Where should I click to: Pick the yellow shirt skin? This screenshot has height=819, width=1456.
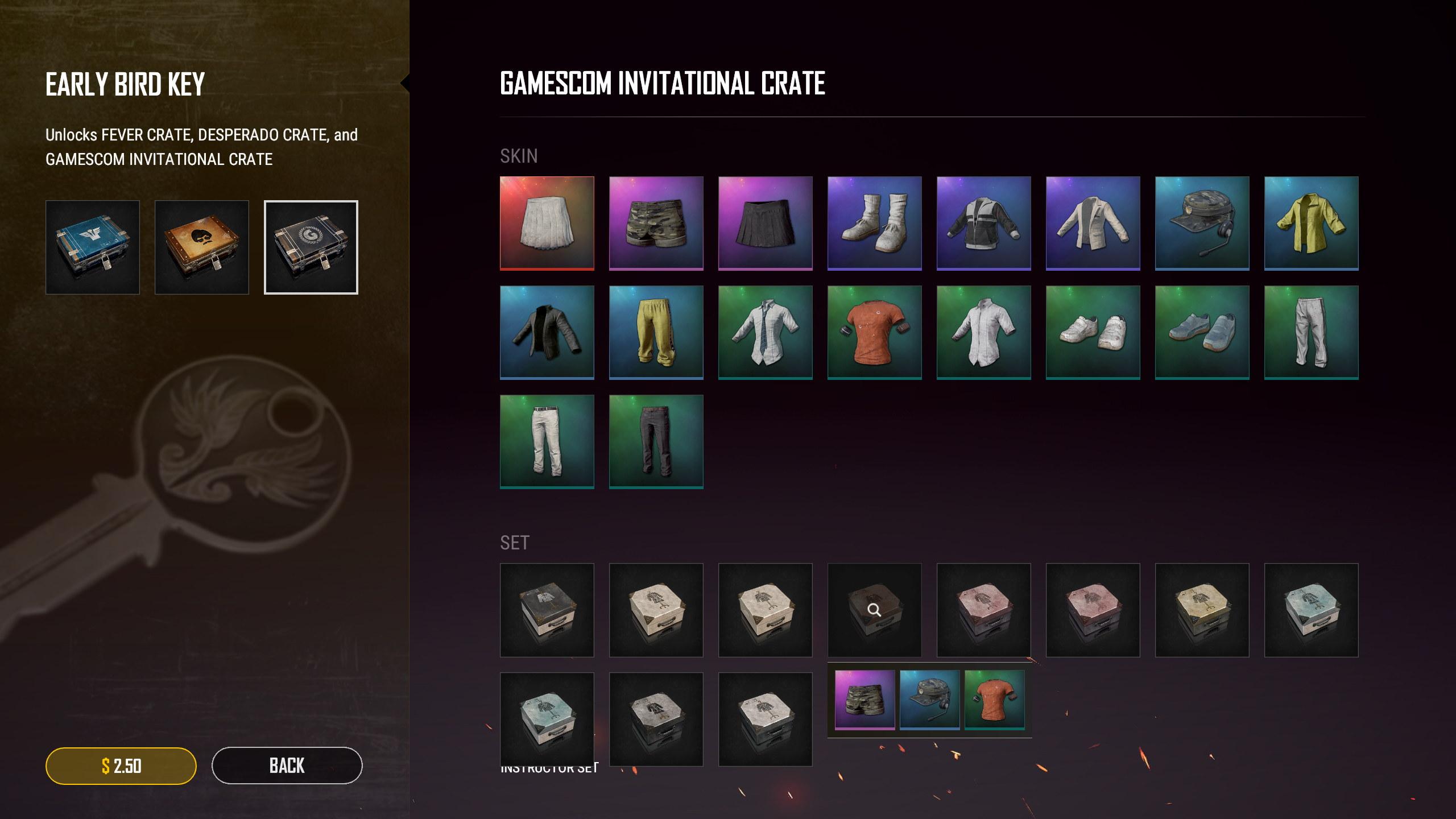pos(1312,223)
